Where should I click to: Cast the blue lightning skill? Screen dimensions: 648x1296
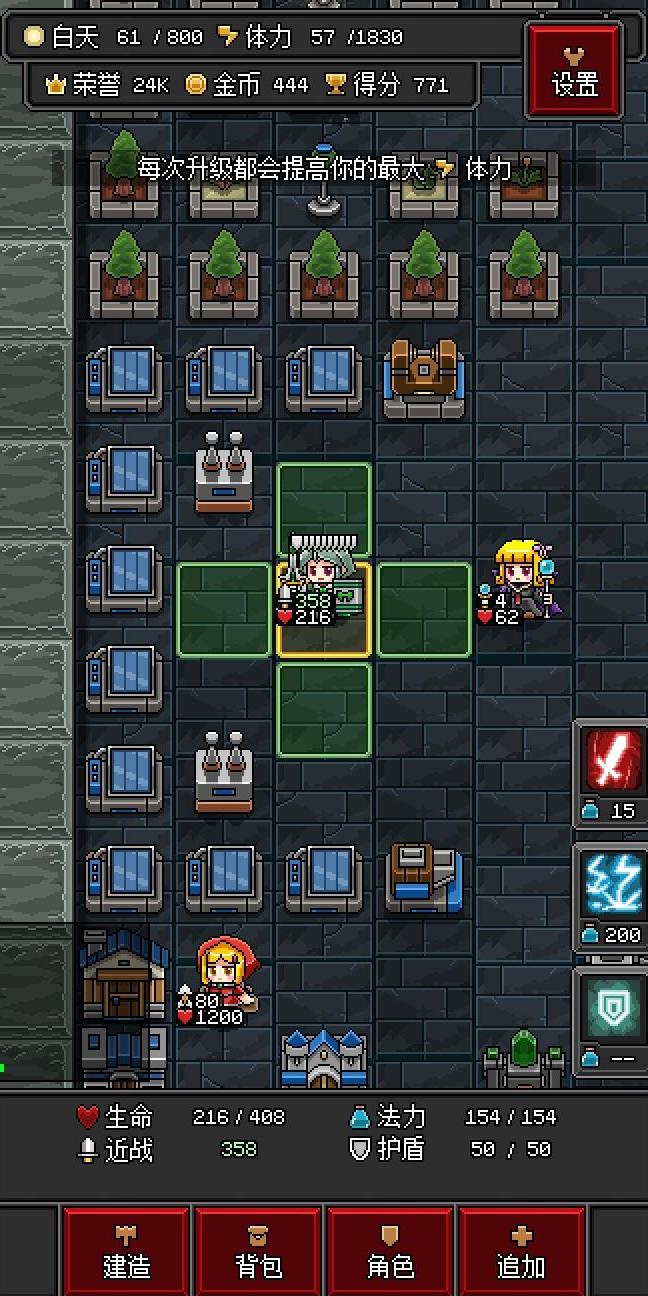(612, 883)
